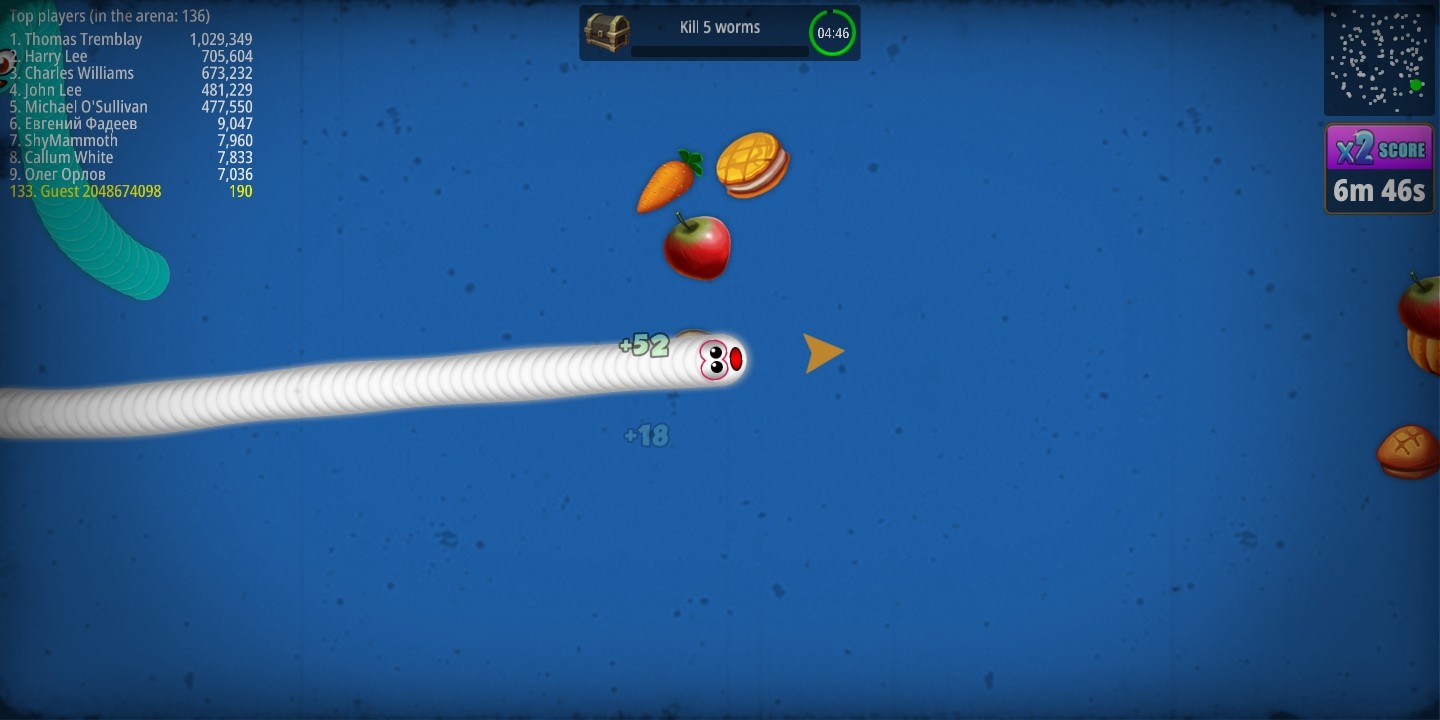Open the Top players leaderboard header
Viewport: 1440px width, 720px height.
click(x=103, y=16)
